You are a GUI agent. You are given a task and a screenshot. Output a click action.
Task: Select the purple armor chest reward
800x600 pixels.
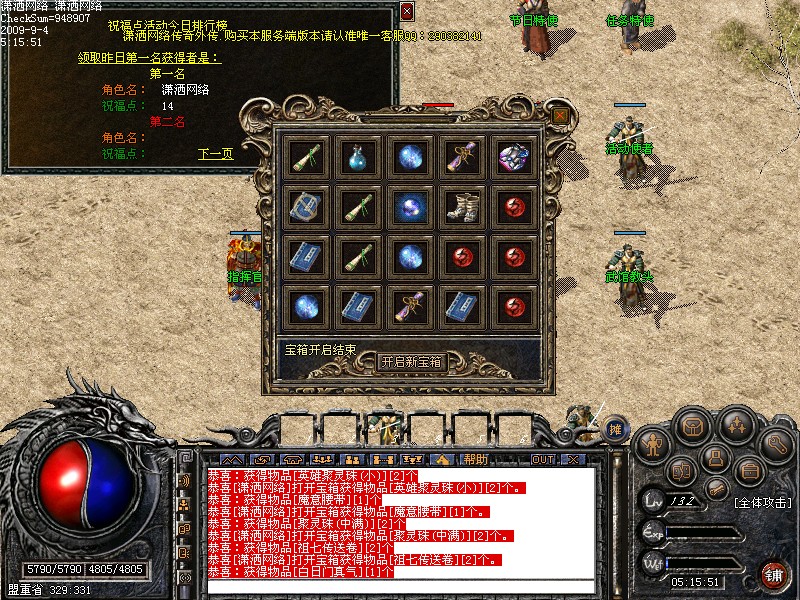pos(514,157)
